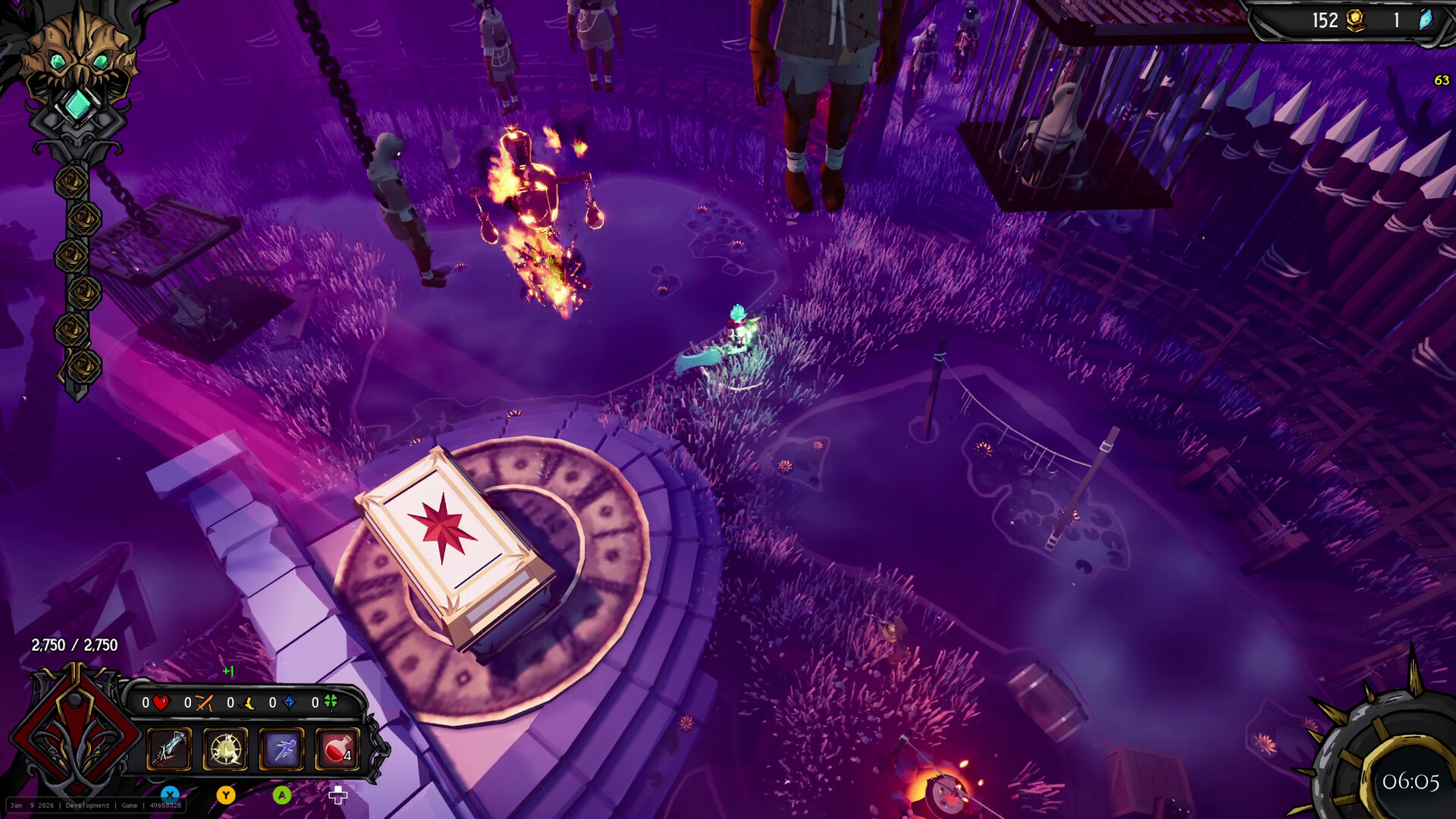Image resolution: width=1456 pixels, height=819 pixels.
Task: Use the blue dash ability
Action: tap(281, 749)
